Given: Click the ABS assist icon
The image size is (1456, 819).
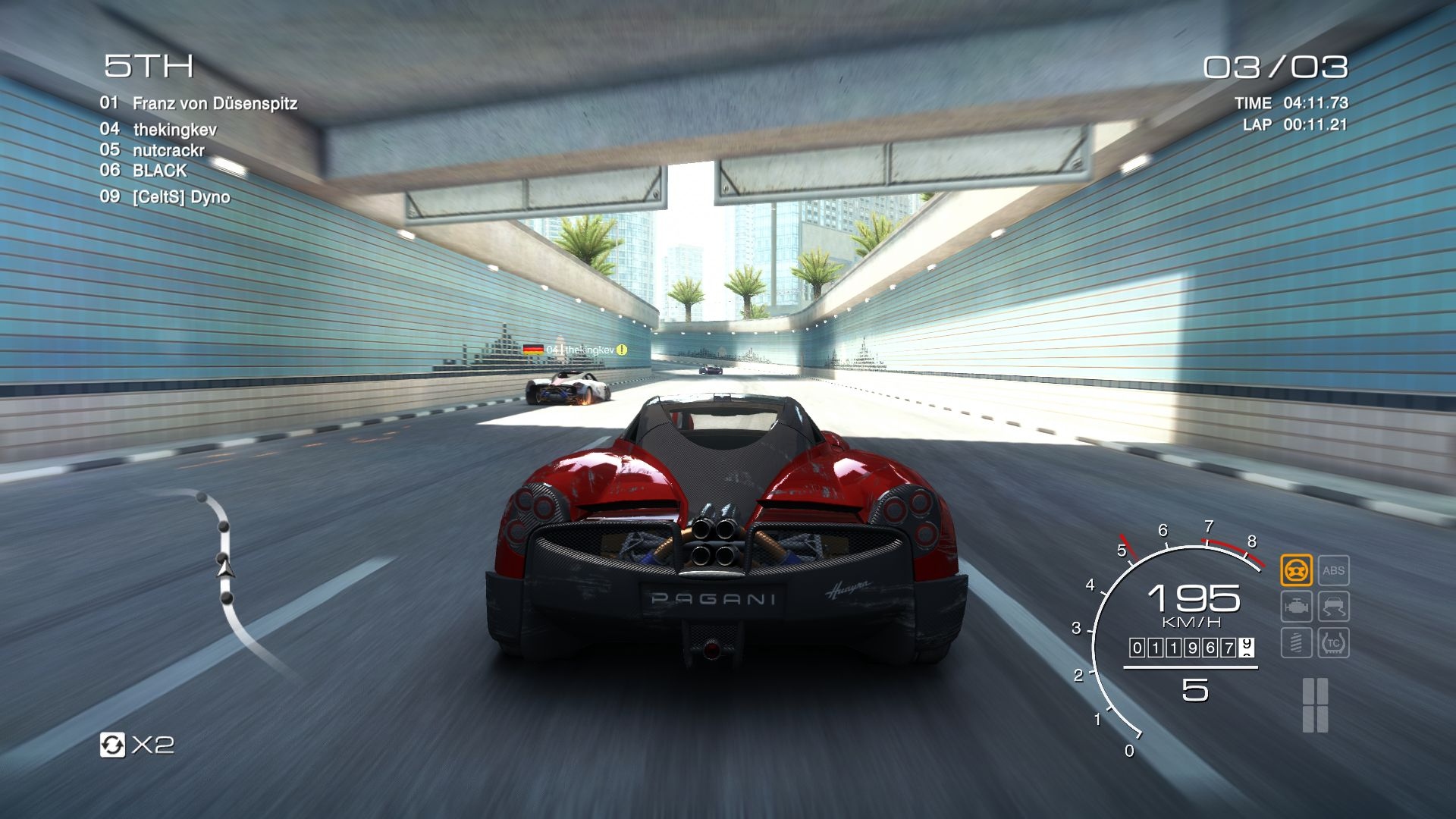Looking at the screenshot, I should 1334,570.
